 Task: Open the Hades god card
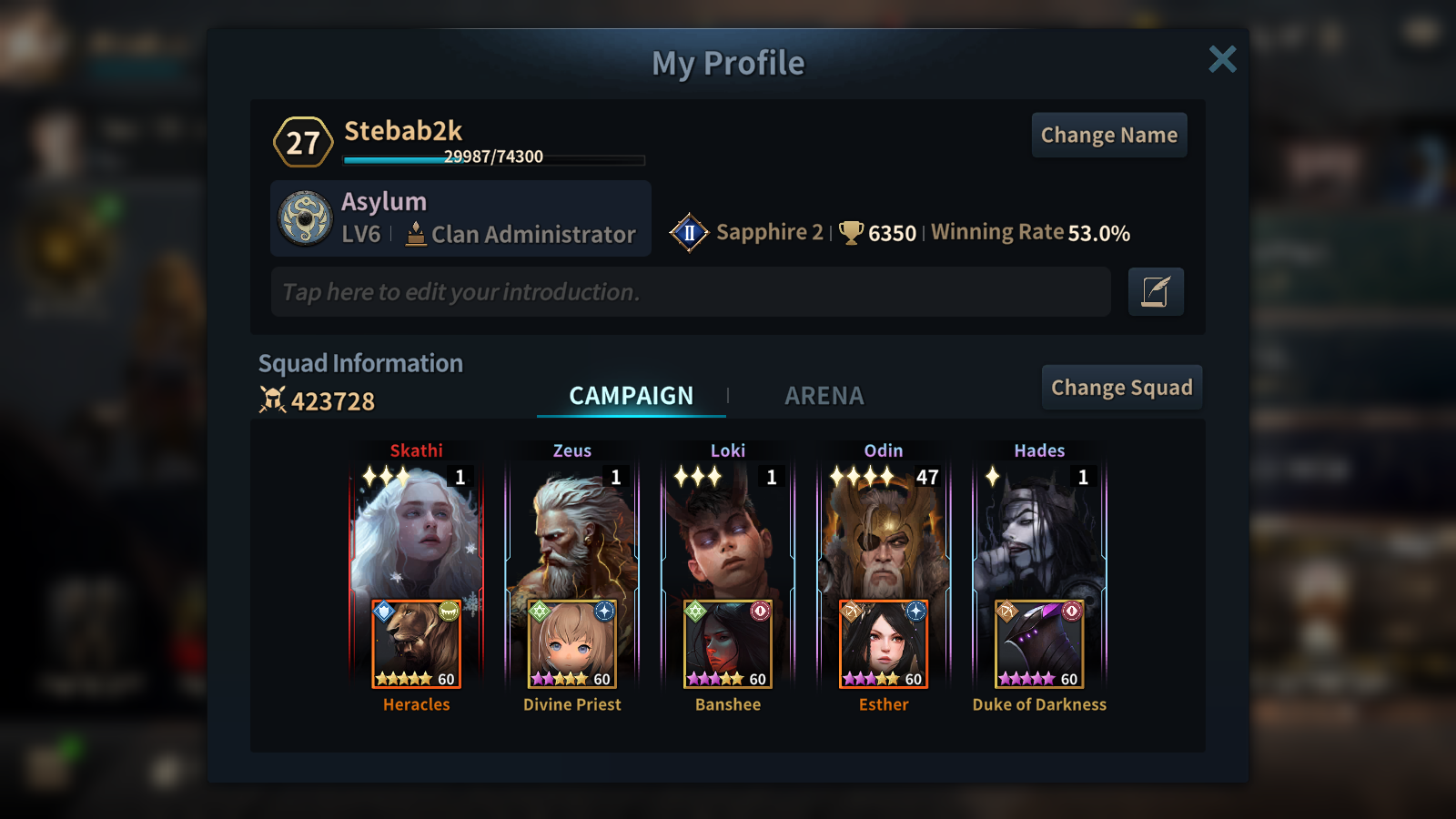[x=1039, y=532]
